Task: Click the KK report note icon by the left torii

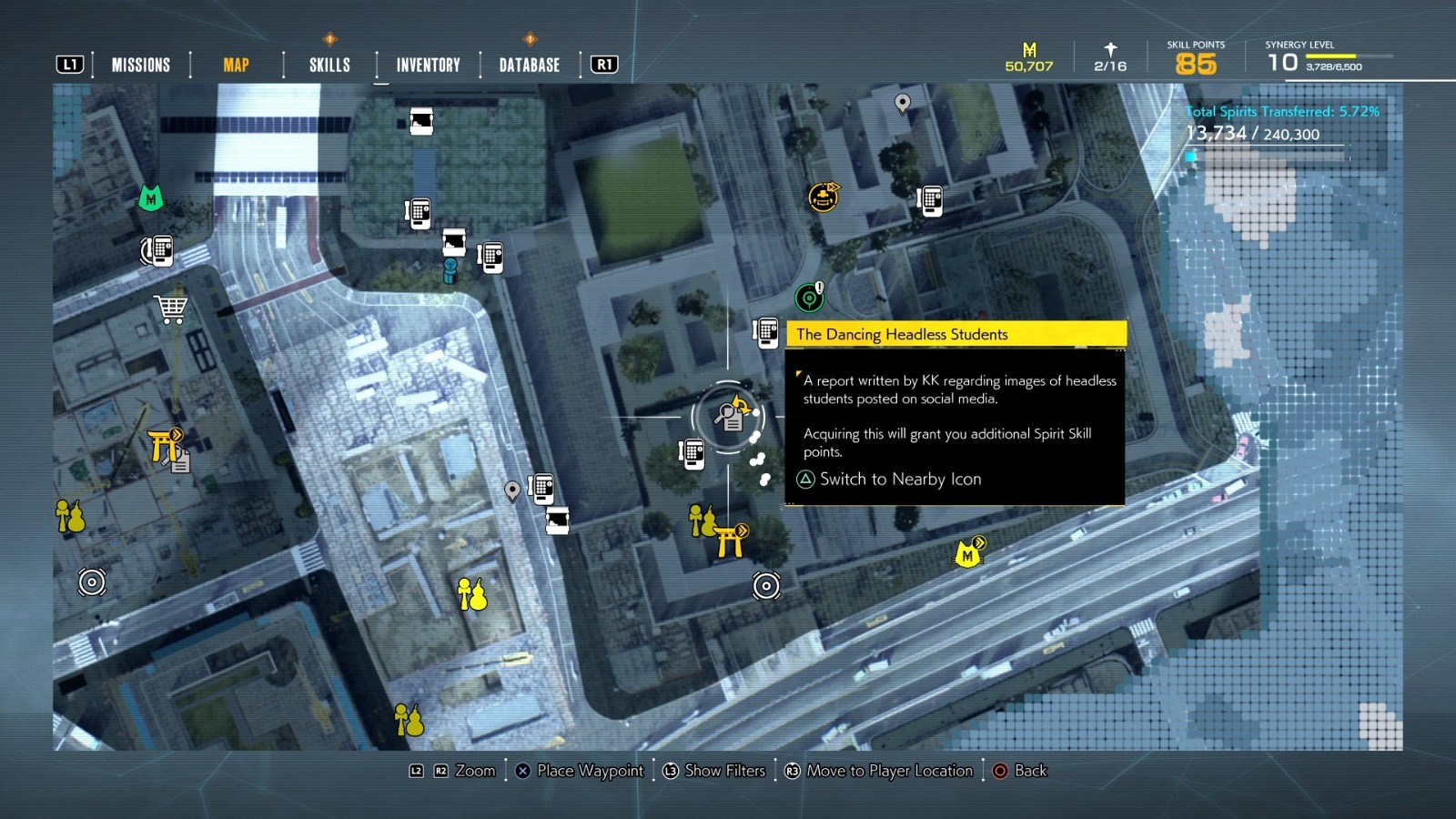Action: 178,461
